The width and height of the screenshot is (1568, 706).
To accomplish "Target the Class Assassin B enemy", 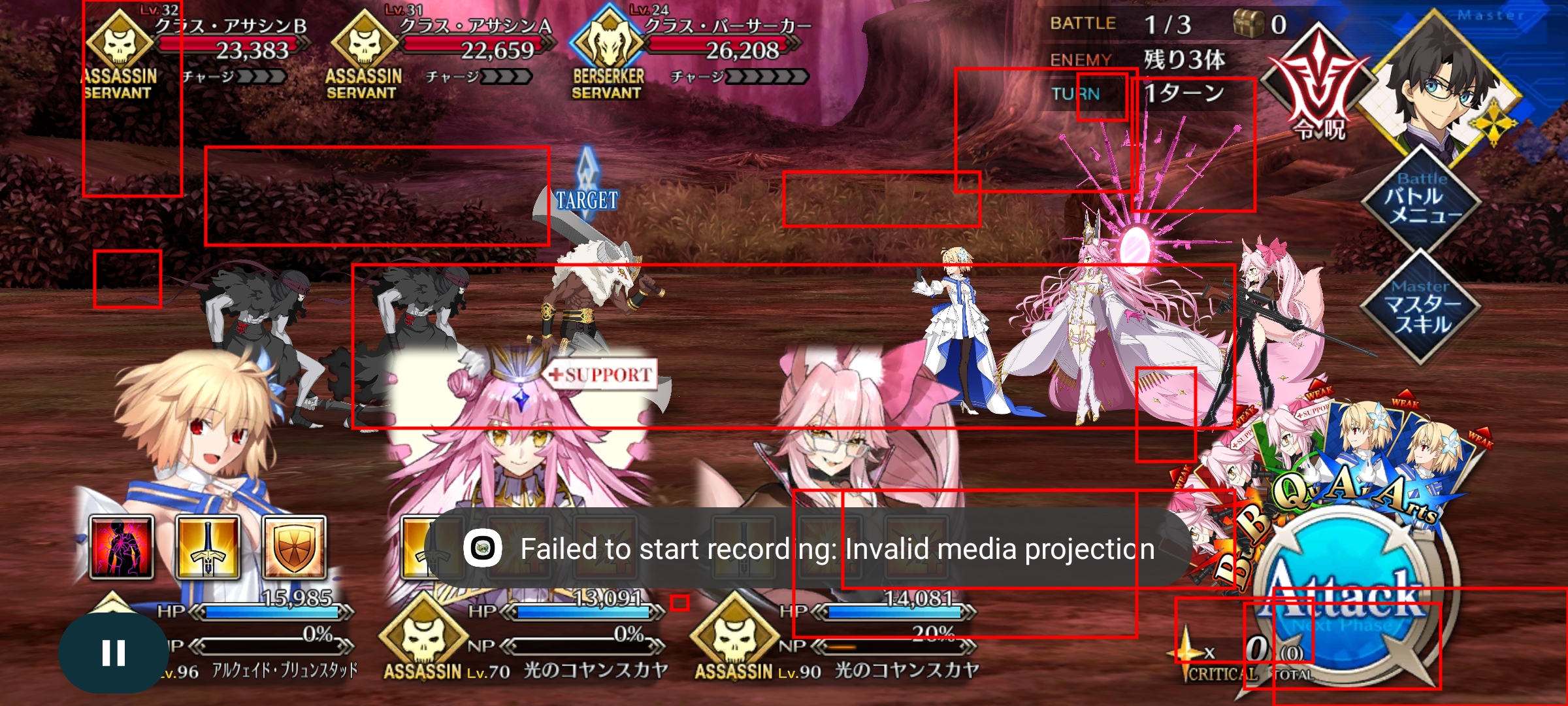I will tap(255, 314).
